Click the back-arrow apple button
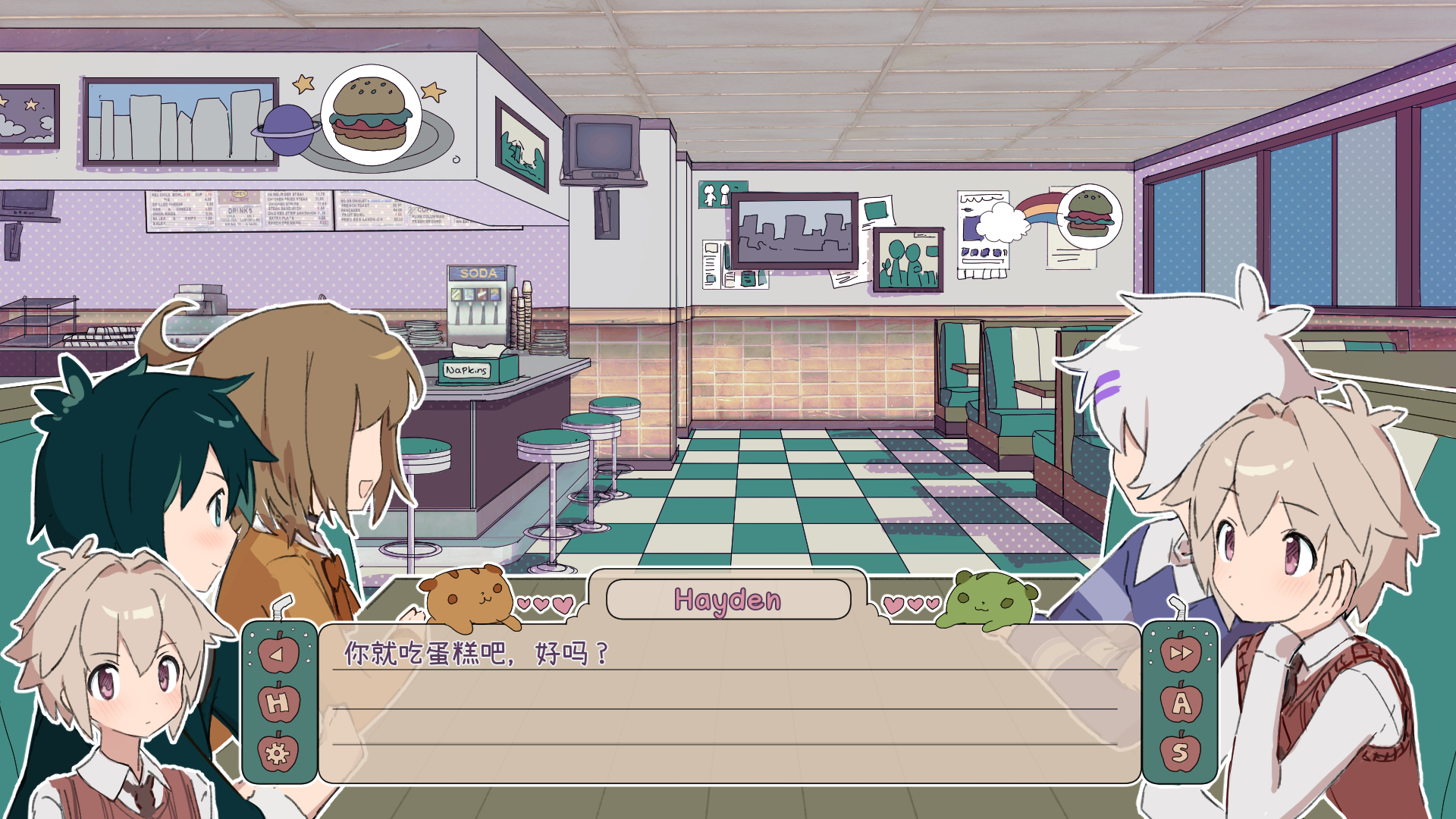 (x=278, y=654)
